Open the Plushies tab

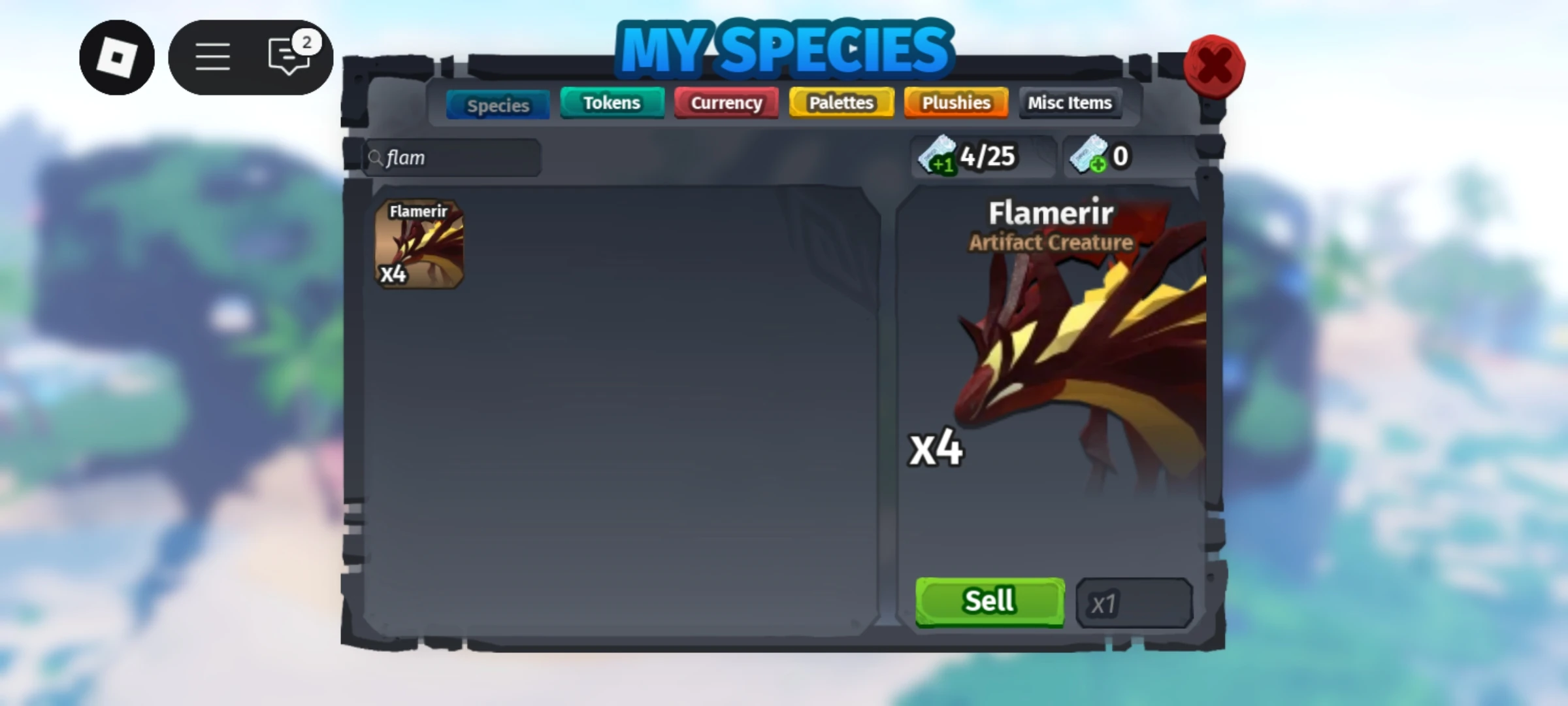click(x=955, y=103)
